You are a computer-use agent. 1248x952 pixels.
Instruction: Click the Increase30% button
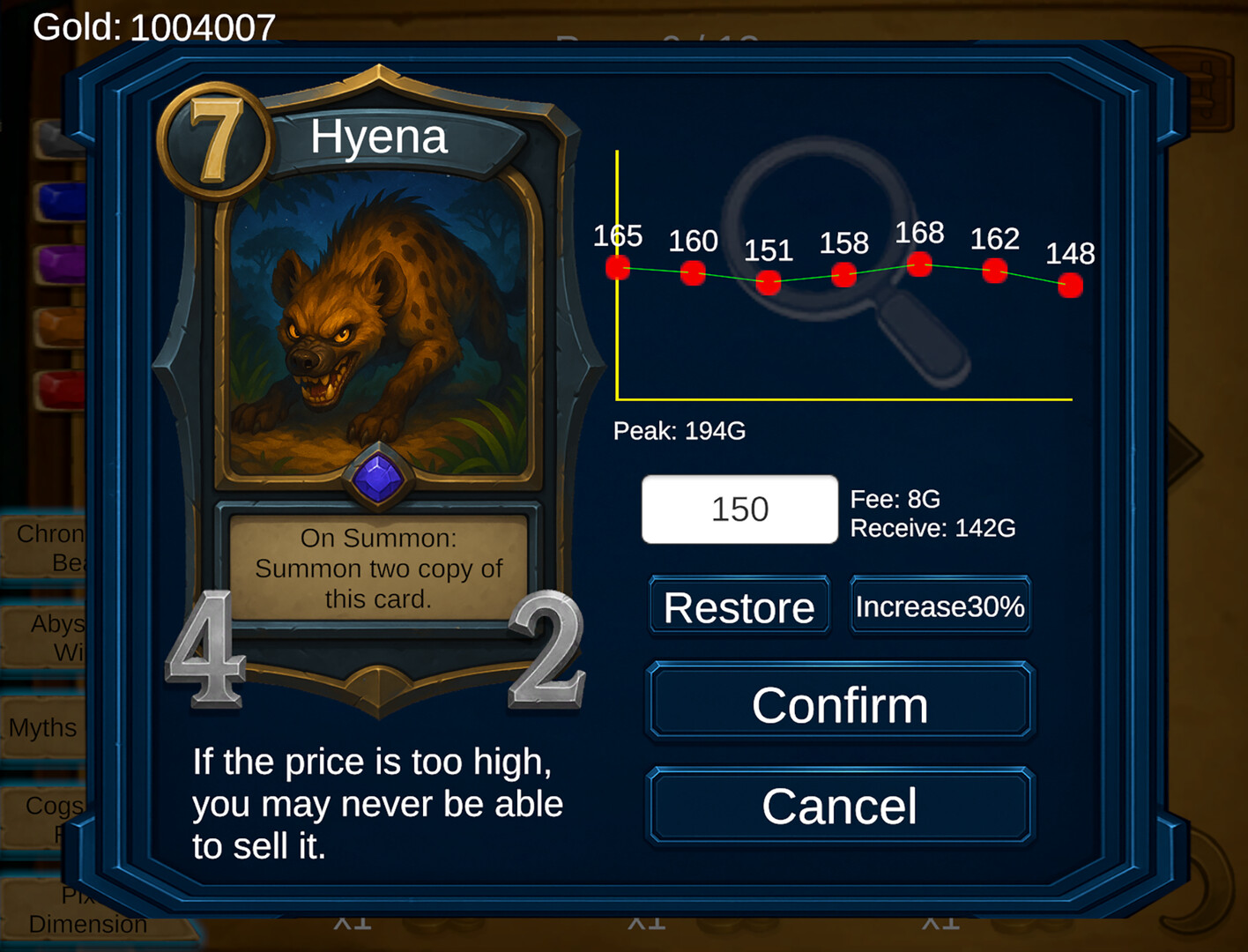tap(940, 606)
